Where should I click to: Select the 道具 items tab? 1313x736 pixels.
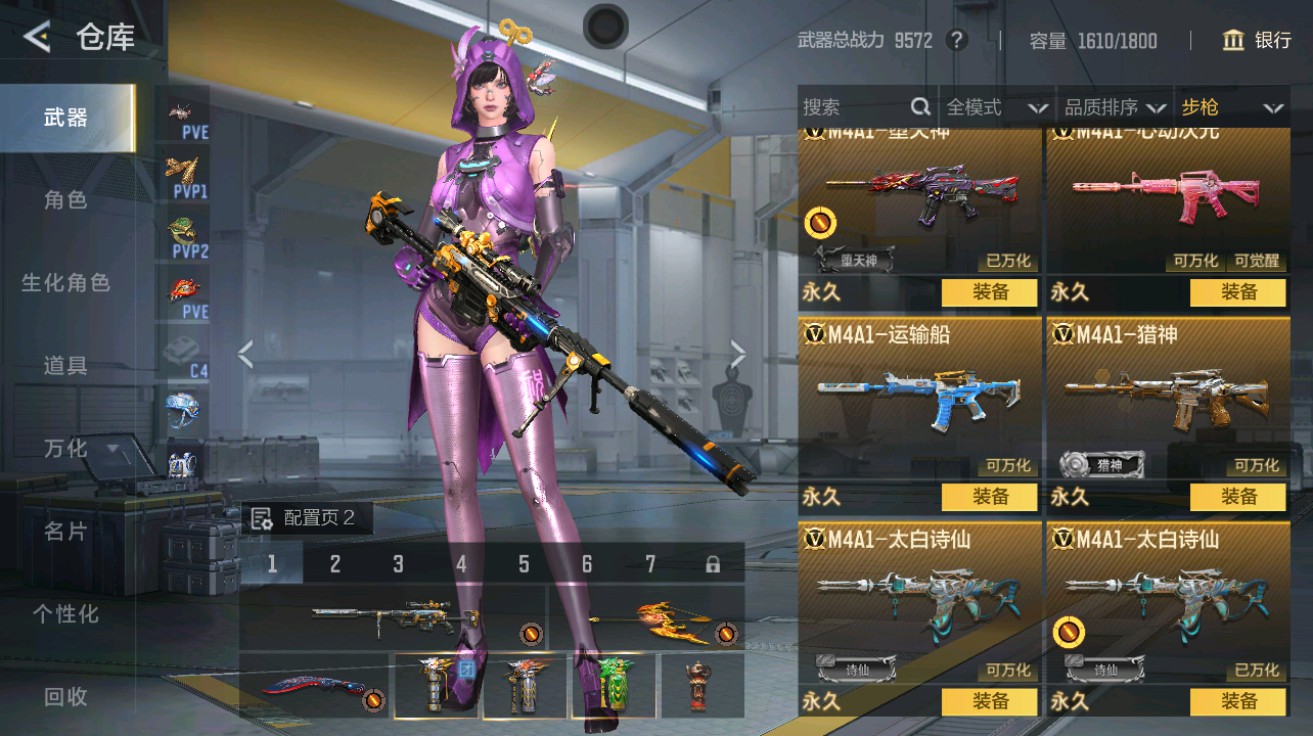[66, 366]
